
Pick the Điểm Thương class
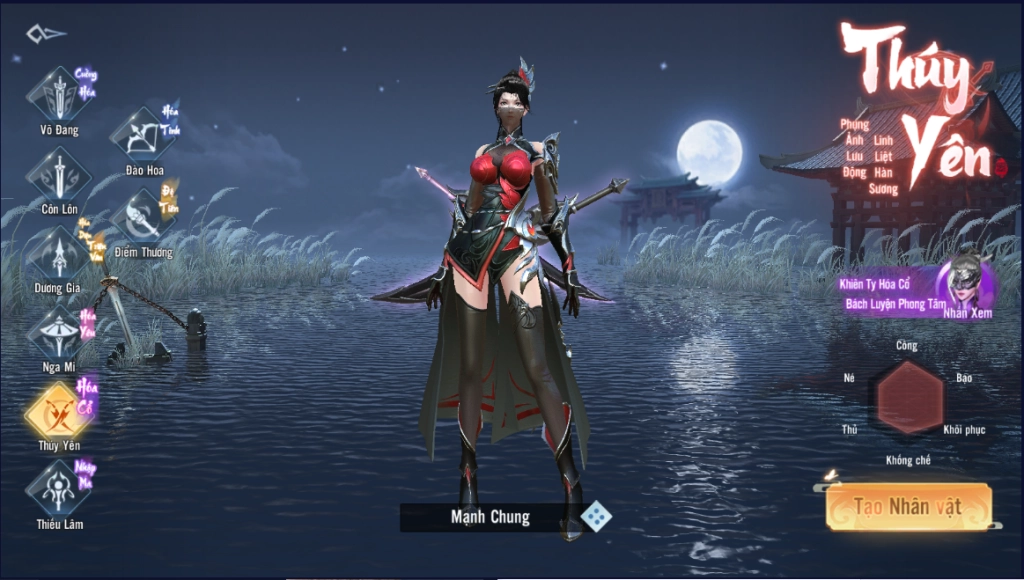click(x=143, y=217)
